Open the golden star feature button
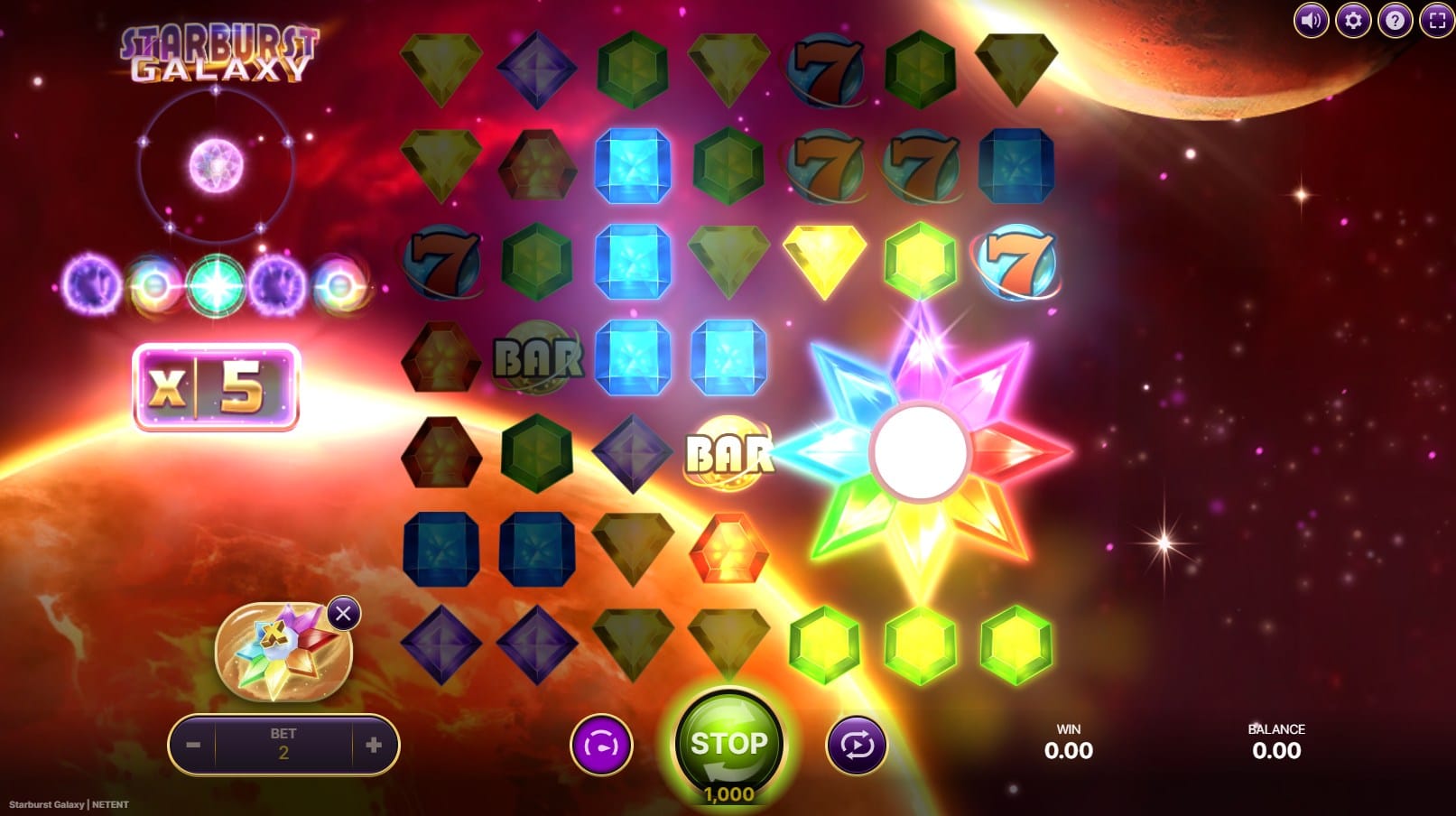The image size is (1456, 816). point(280,653)
